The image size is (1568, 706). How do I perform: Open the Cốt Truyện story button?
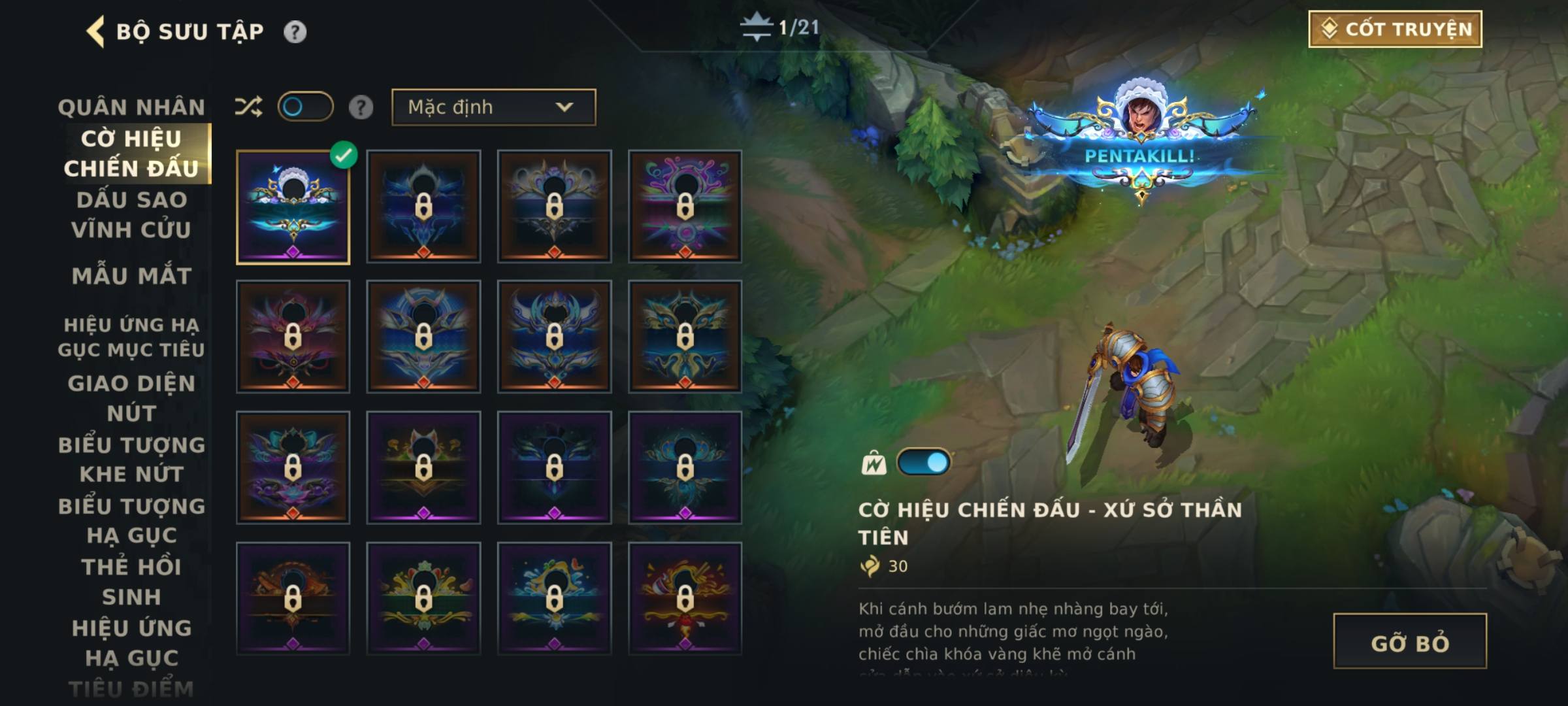pos(1395,29)
